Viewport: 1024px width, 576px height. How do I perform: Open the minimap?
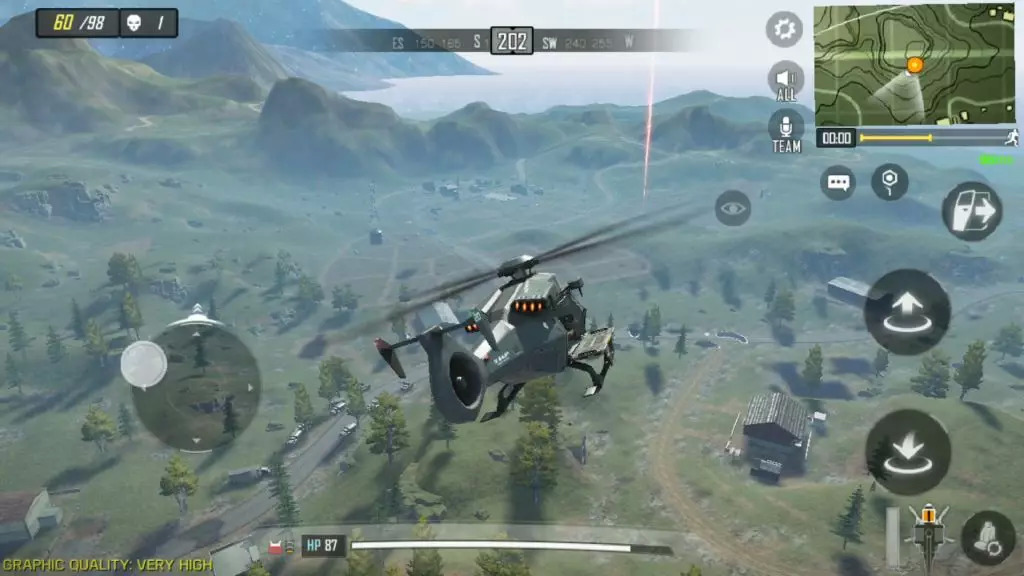click(915, 64)
